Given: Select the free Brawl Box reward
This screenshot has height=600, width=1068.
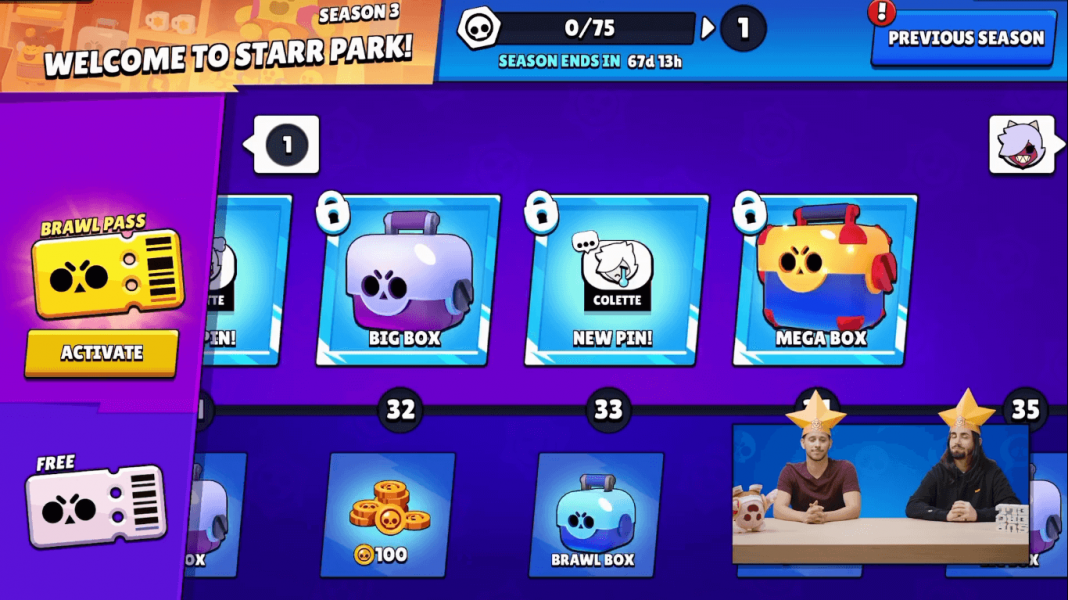Looking at the screenshot, I should pyautogui.click(x=596, y=514).
